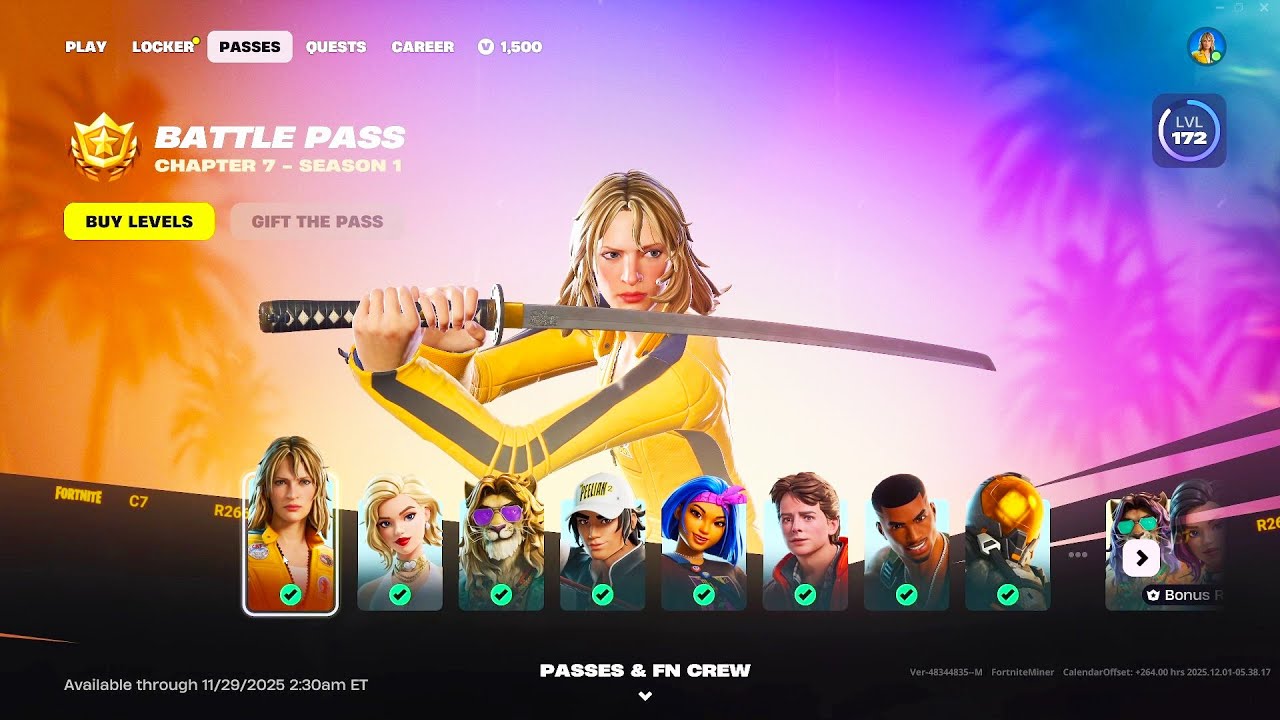The image size is (1280, 720).
Task: Go to the Quests tab
Action: pyautogui.click(x=336, y=47)
